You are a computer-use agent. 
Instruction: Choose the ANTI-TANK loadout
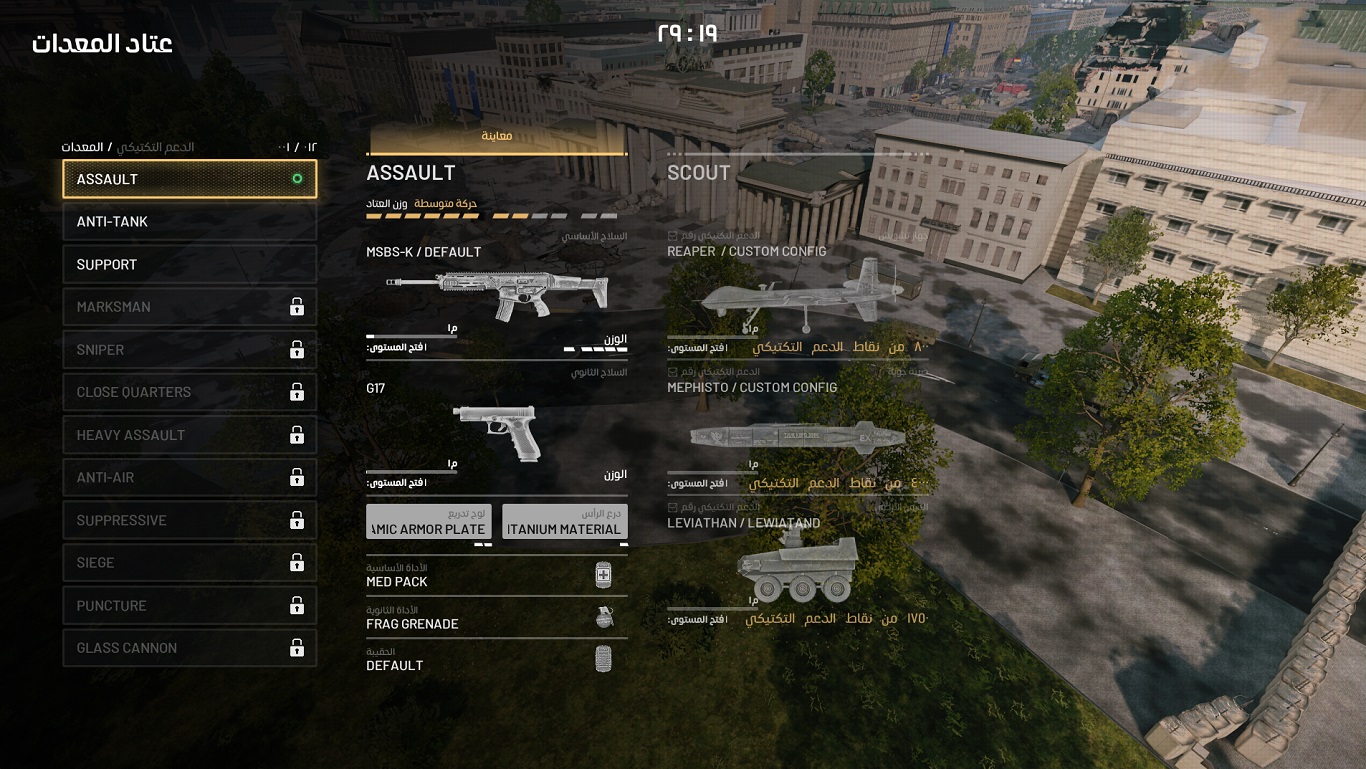coord(189,222)
